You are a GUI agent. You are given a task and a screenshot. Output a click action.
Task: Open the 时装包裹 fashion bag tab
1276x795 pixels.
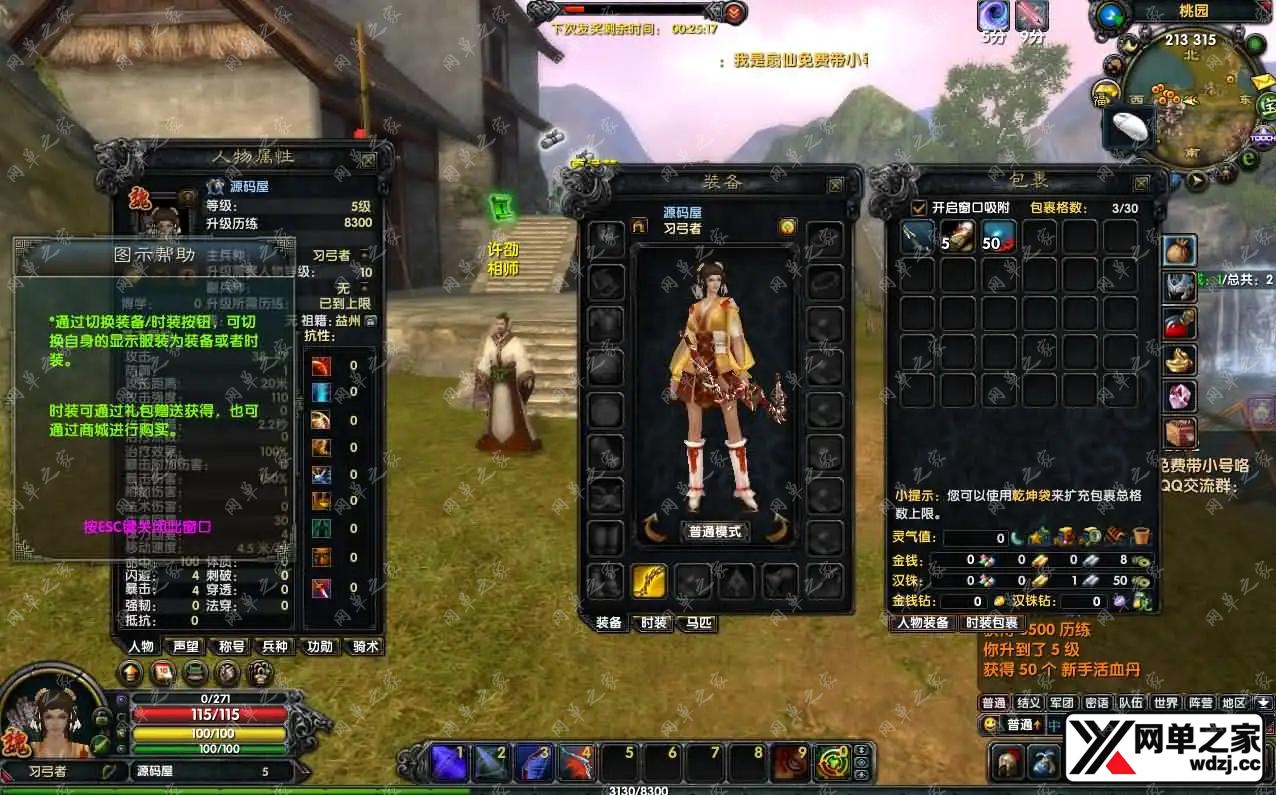(991, 623)
